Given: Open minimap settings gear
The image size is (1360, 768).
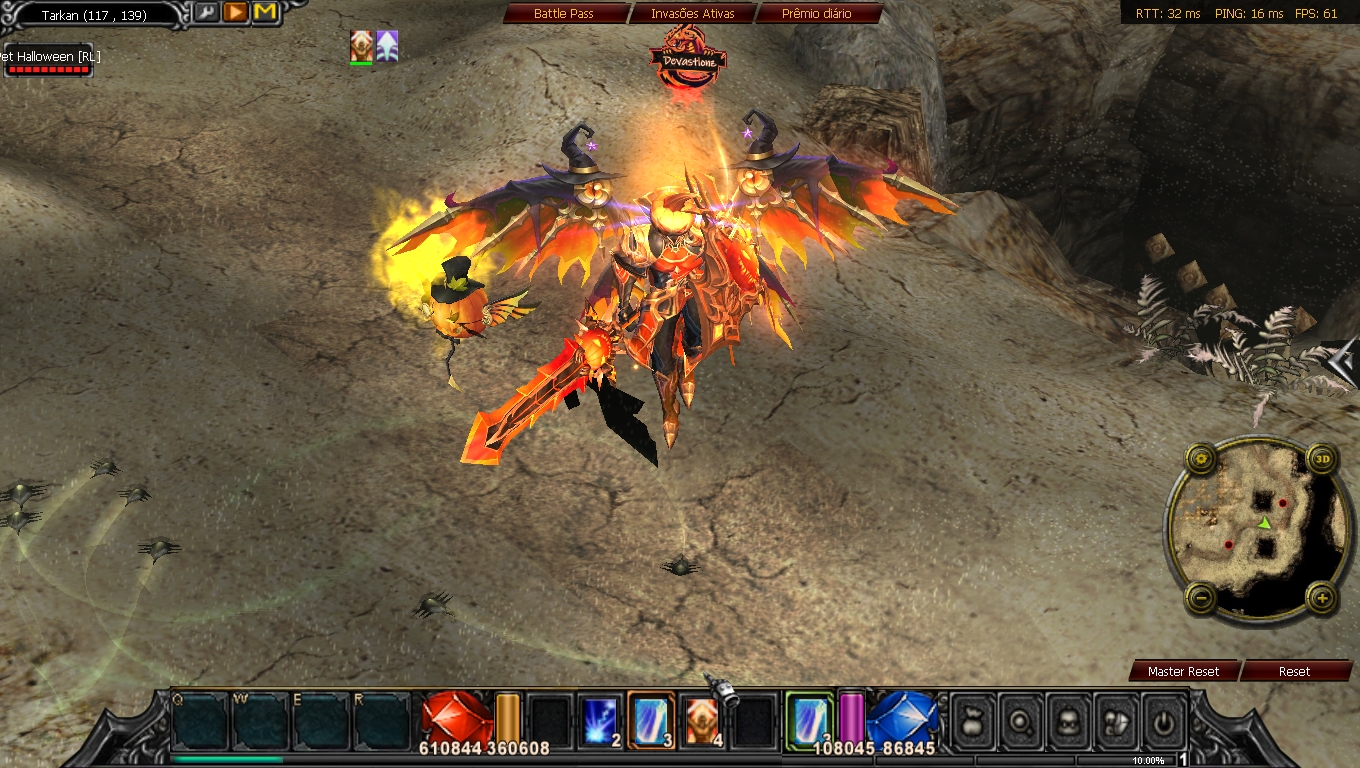Looking at the screenshot, I should click(x=1201, y=460).
